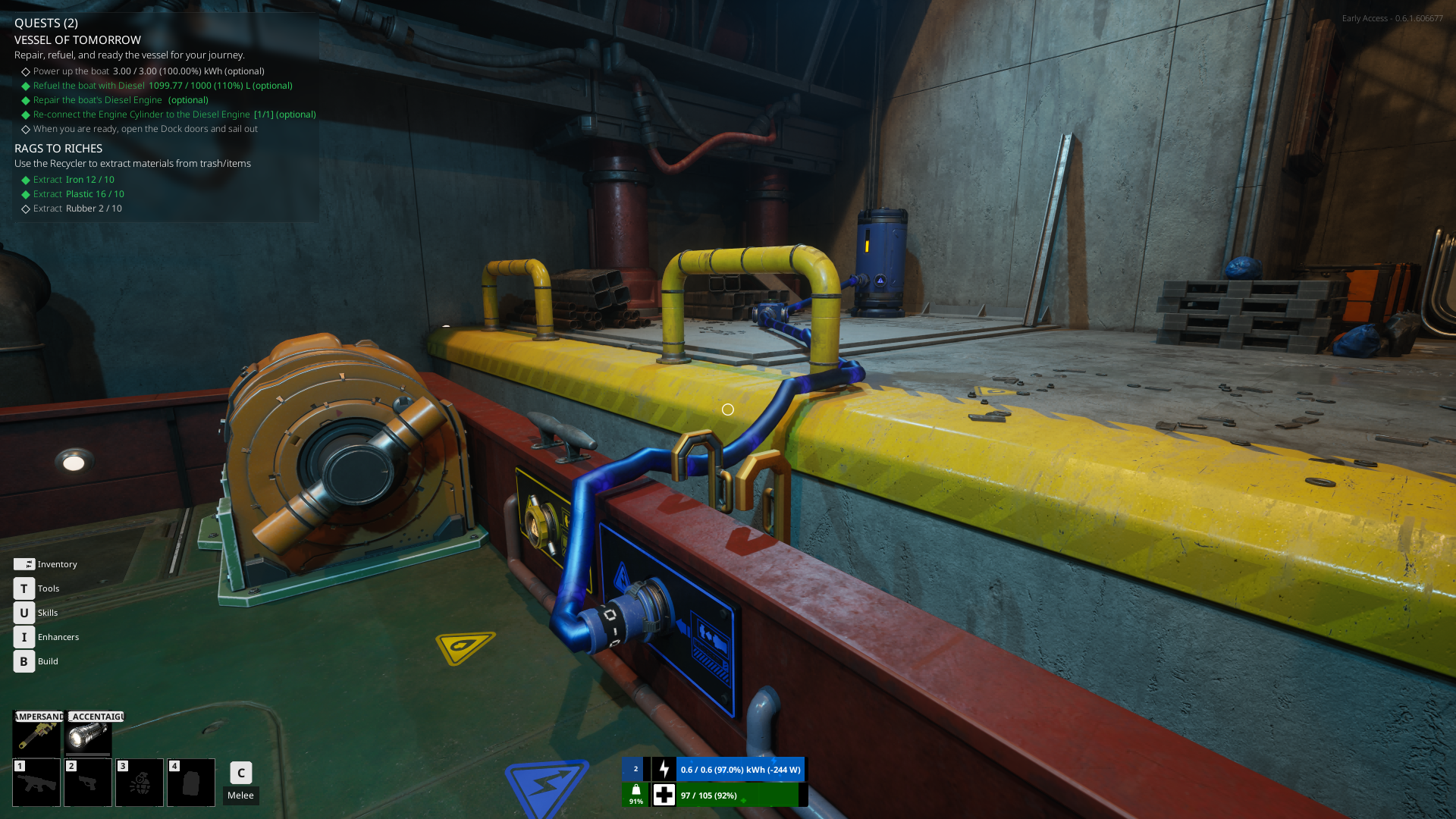The width and height of the screenshot is (1456, 819).
Task: Choose weapon slot 1 with rifle silhouette
Action: point(36,783)
